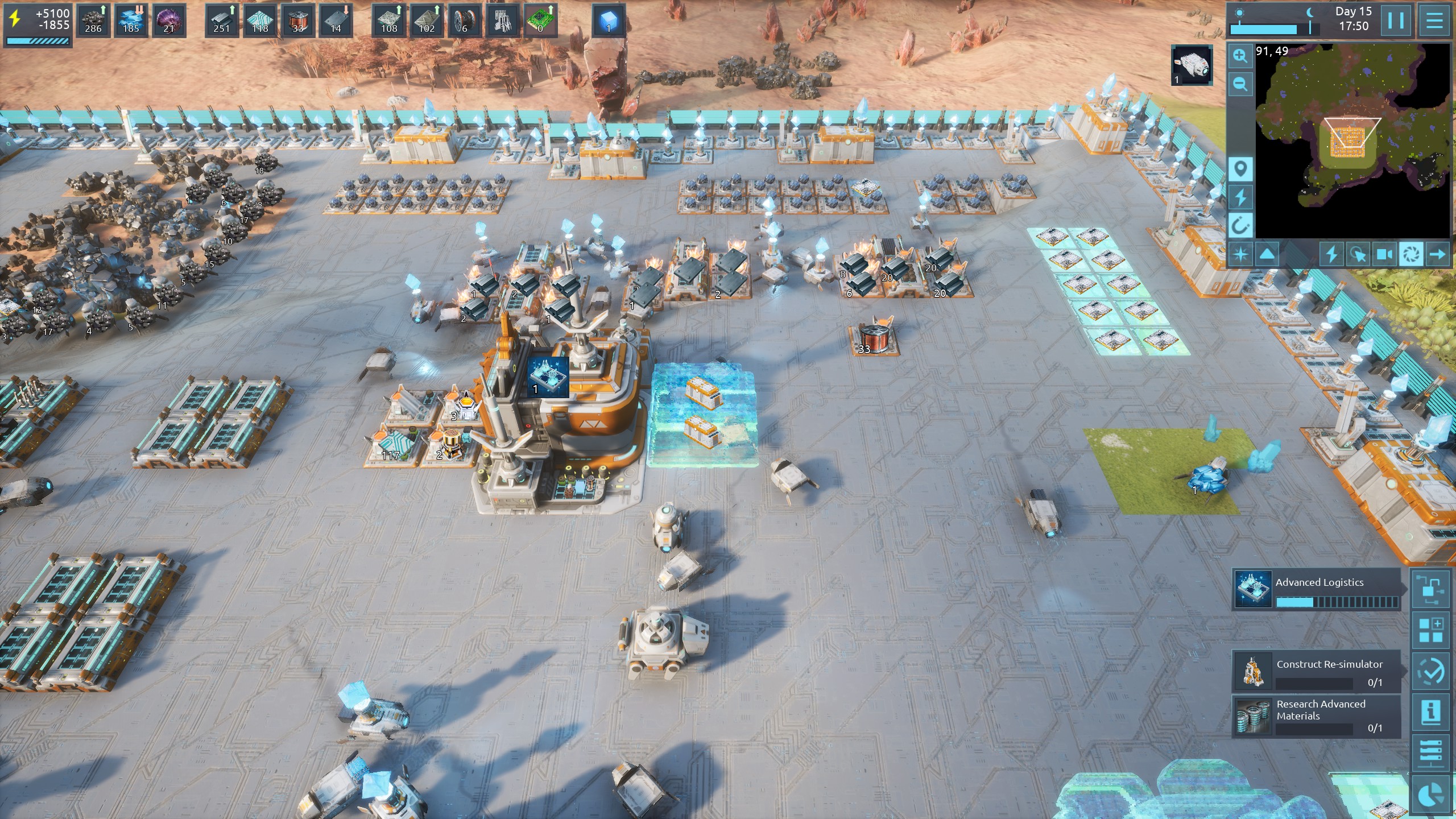Screen dimensions: 1456x819
Task: Select the Research Advanced Materials objective
Action: [x=1316, y=716]
